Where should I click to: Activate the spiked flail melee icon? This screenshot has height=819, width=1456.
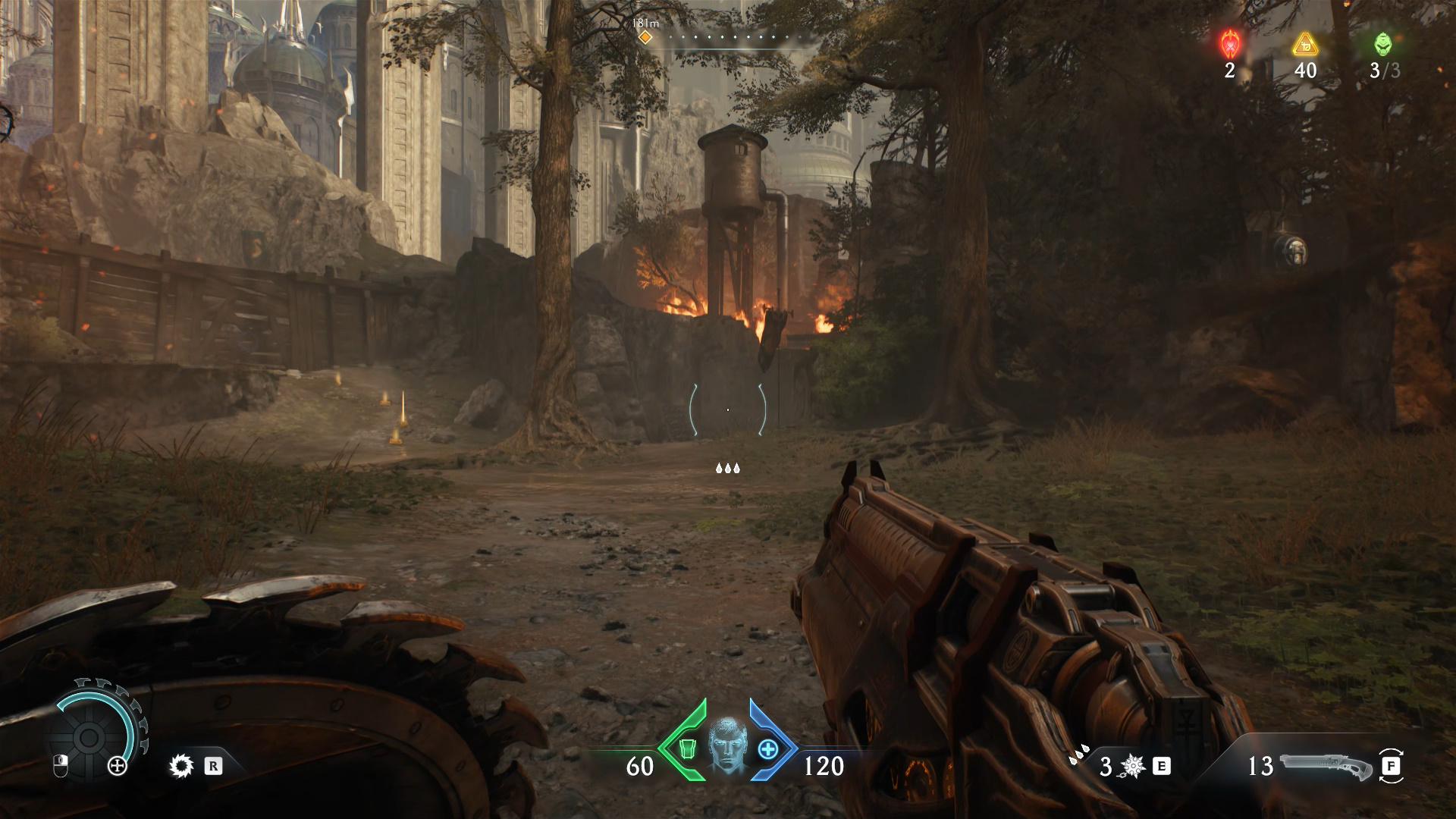click(x=1133, y=767)
